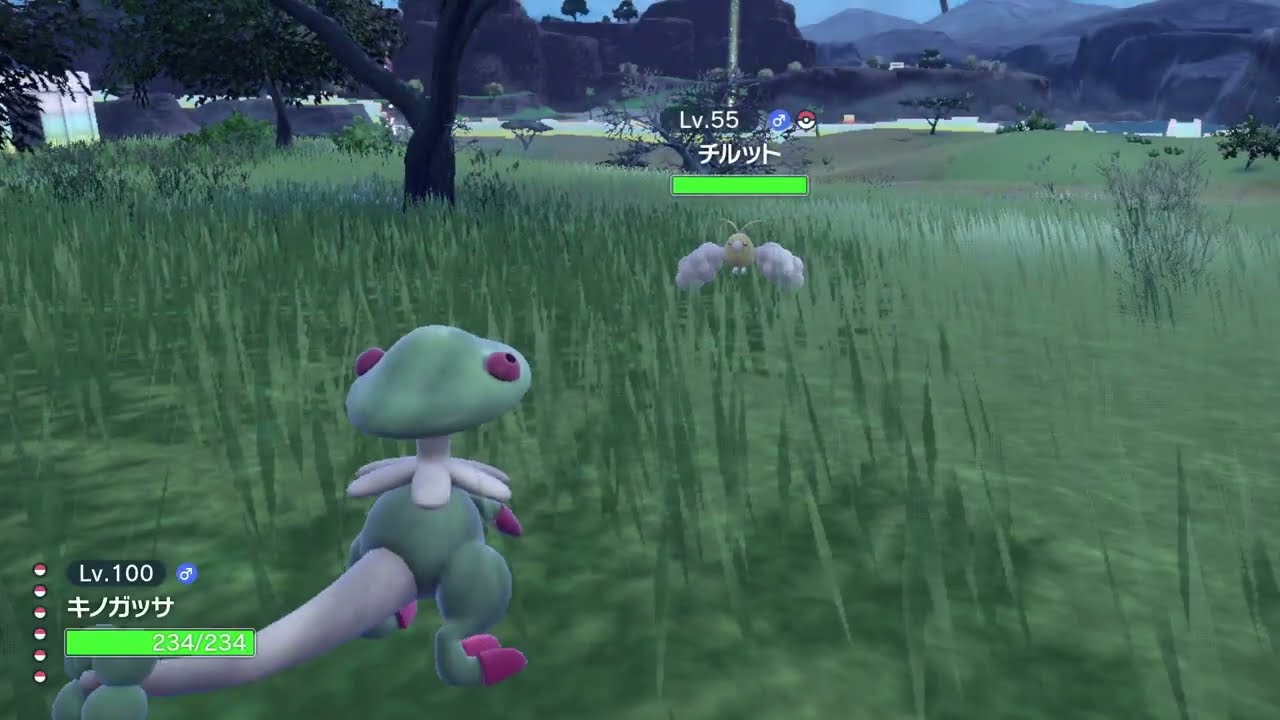Click チルット's male gender symbol
1280x720 pixels.
(779, 120)
